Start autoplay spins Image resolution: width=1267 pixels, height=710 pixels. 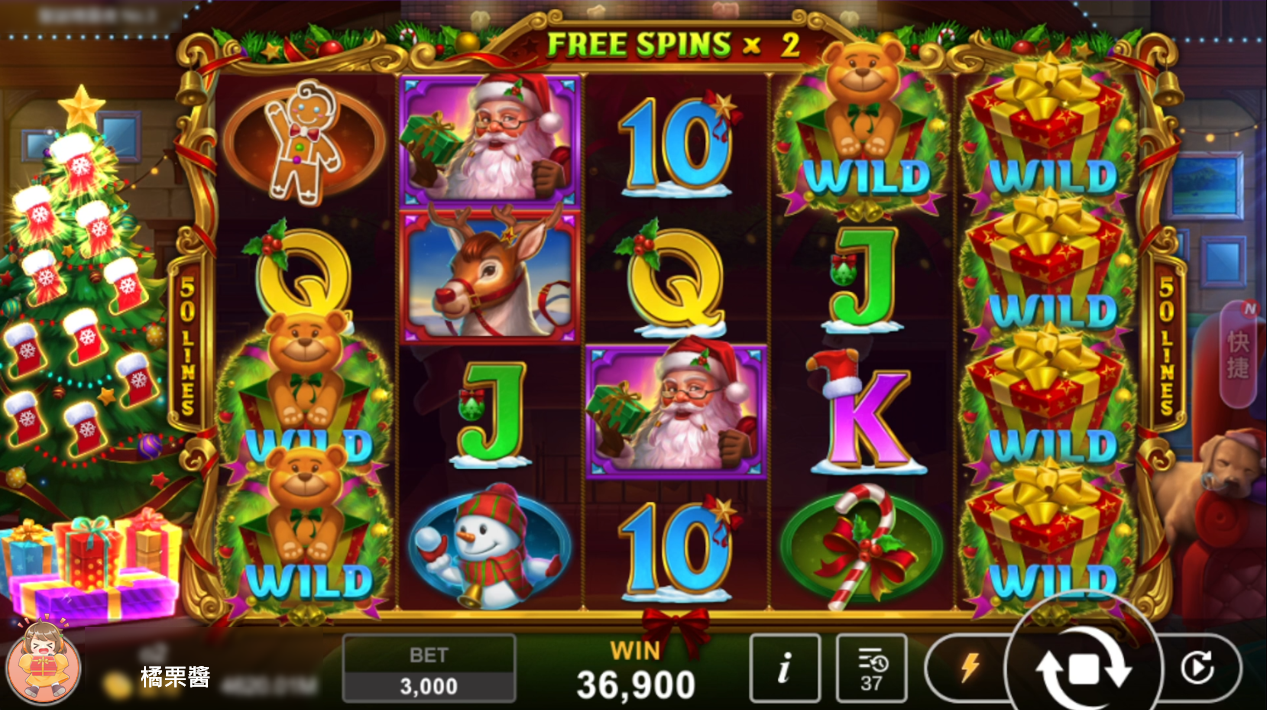tap(1197, 668)
